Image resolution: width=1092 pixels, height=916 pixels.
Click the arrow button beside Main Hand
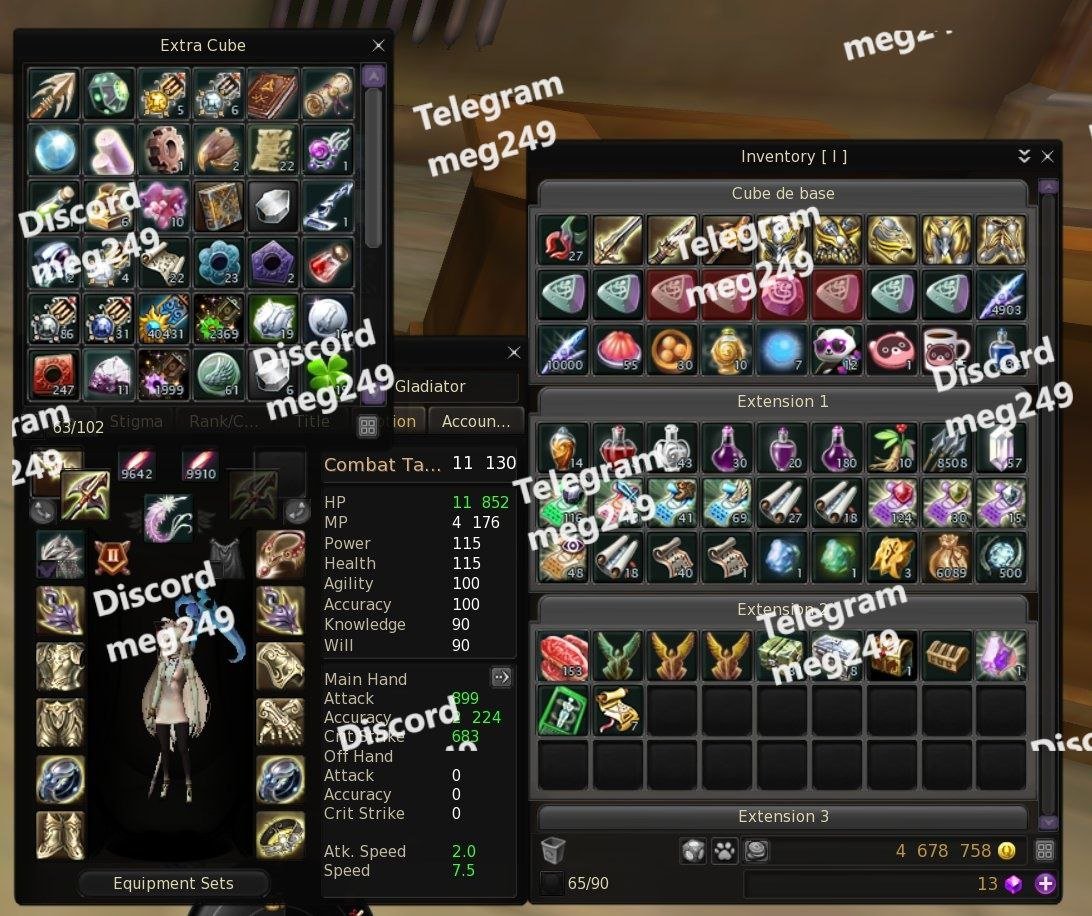[x=501, y=678]
